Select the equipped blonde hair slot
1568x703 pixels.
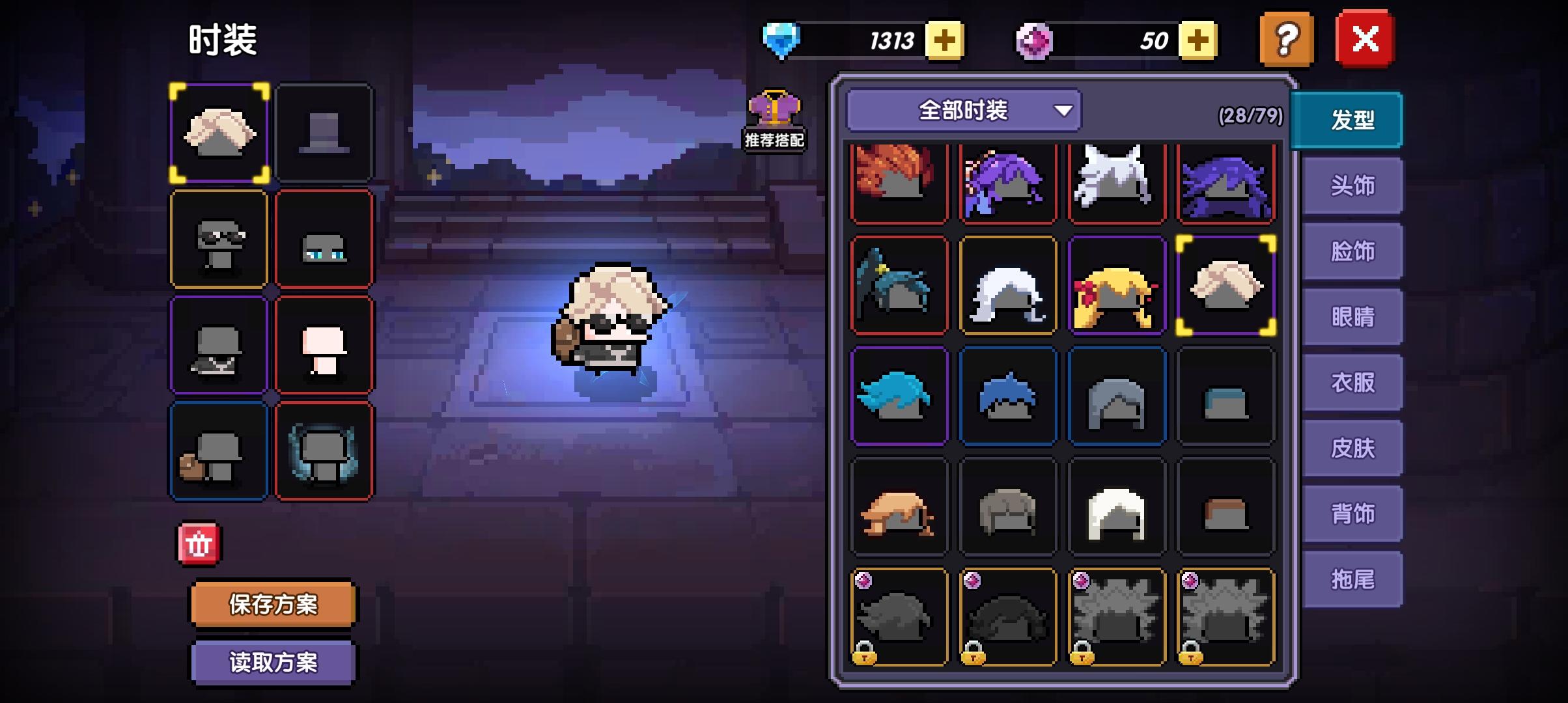(x=220, y=133)
